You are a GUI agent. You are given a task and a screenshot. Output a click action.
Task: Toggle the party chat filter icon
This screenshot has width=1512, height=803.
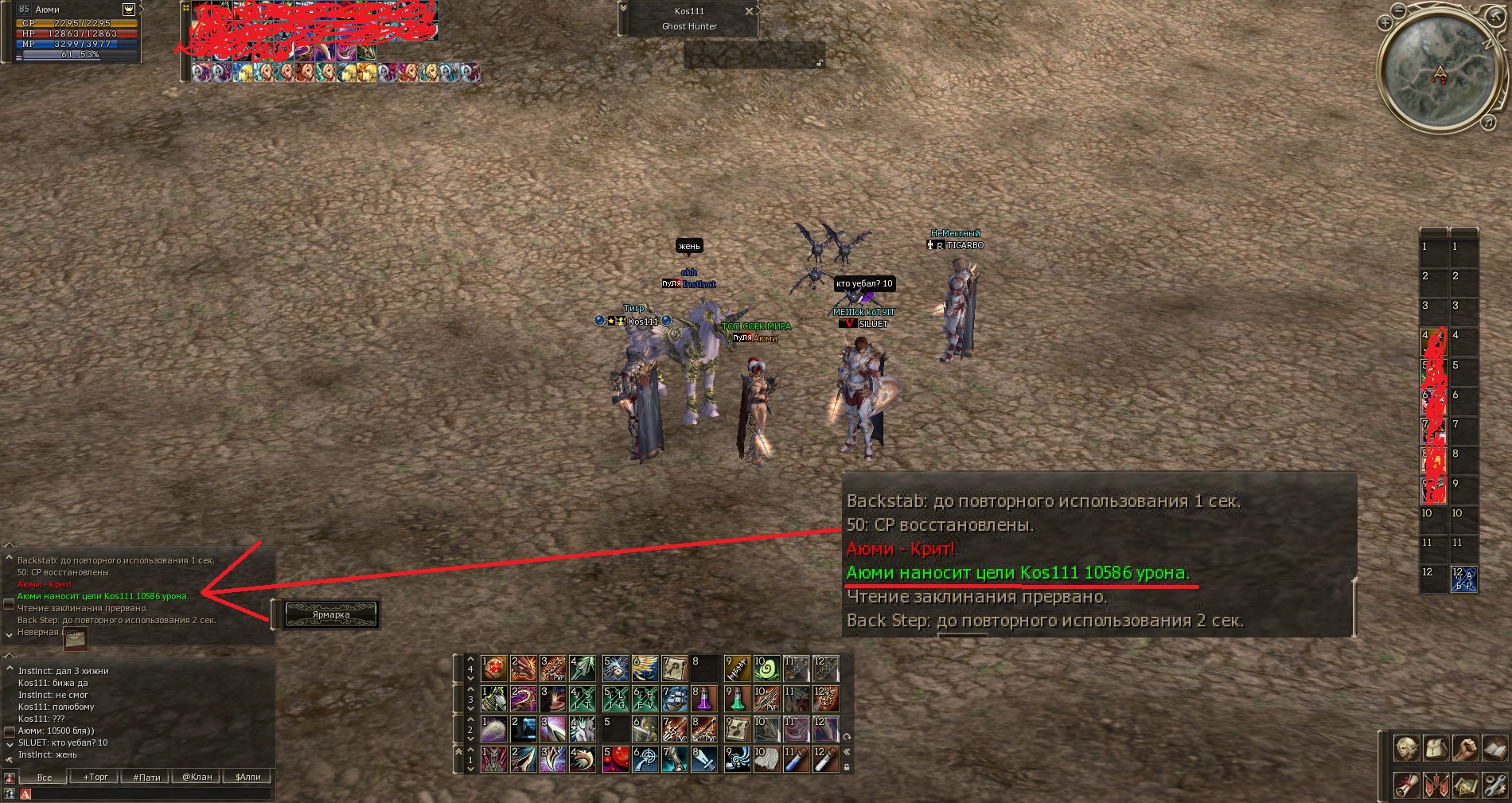10,795
